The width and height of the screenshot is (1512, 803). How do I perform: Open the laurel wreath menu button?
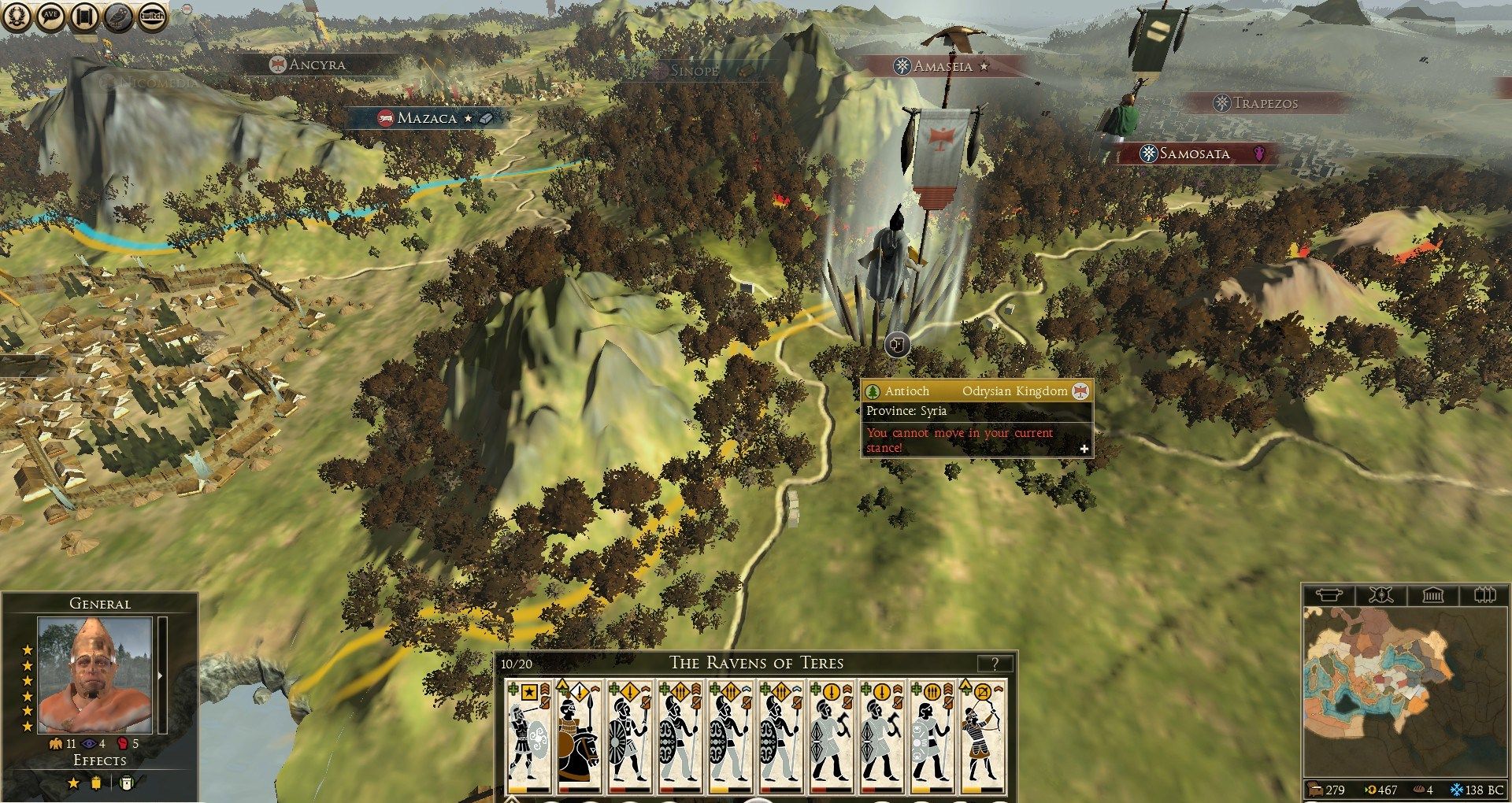point(17,16)
